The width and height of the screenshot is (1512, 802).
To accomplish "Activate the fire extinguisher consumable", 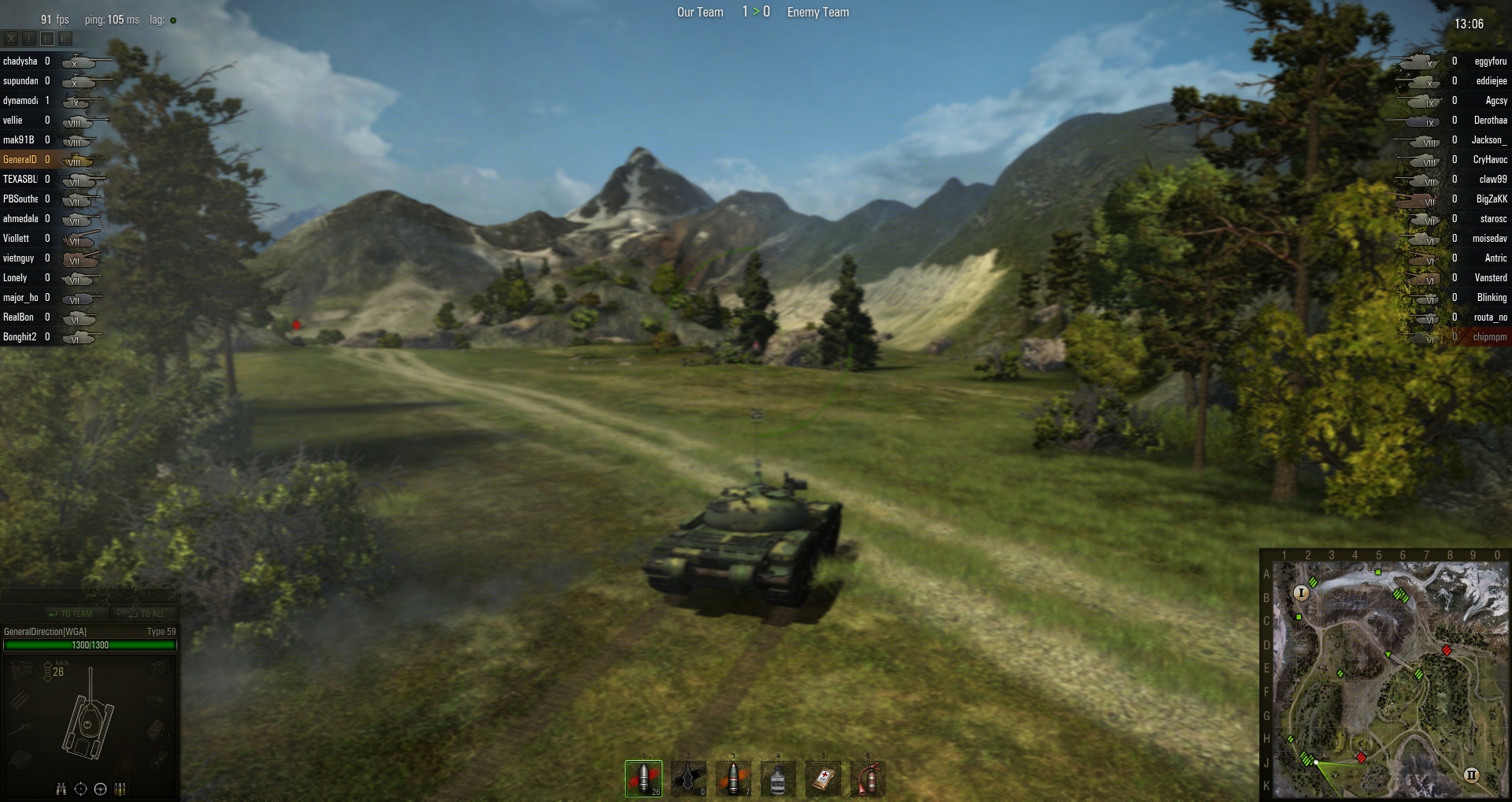I will pyautogui.click(x=868, y=778).
